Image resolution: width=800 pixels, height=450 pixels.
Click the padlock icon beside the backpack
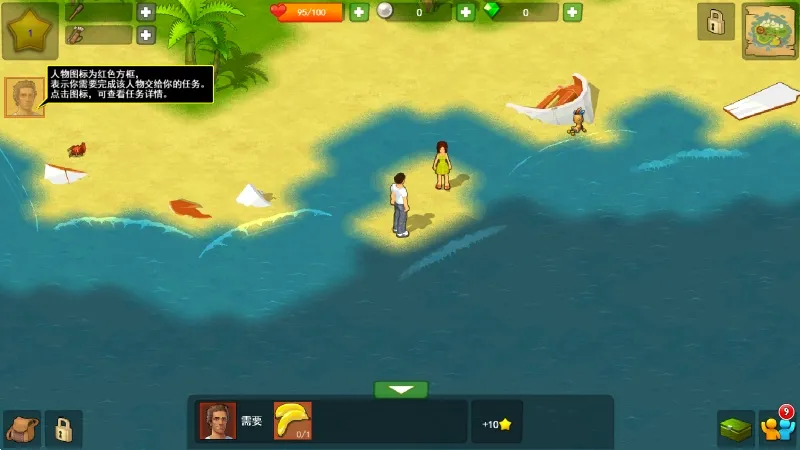(63, 429)
